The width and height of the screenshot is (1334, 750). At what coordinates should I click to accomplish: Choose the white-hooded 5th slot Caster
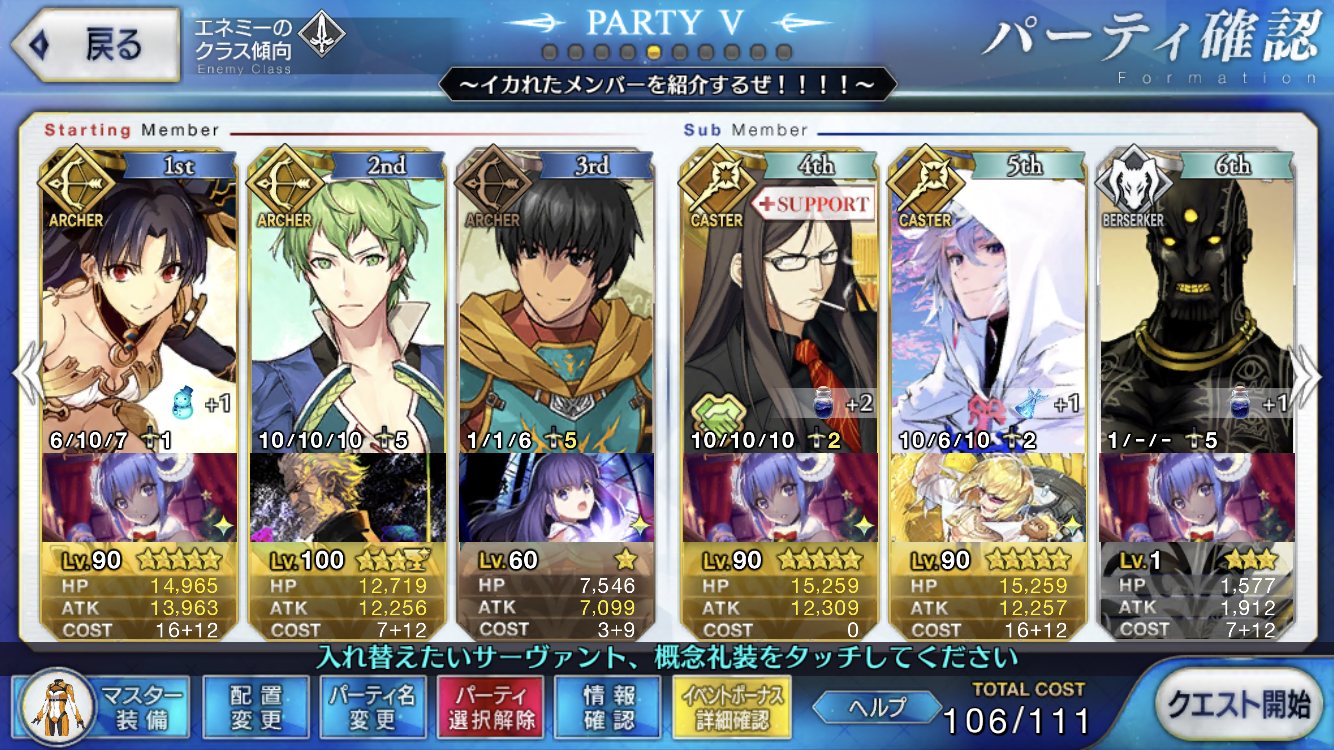coord(988,300)
